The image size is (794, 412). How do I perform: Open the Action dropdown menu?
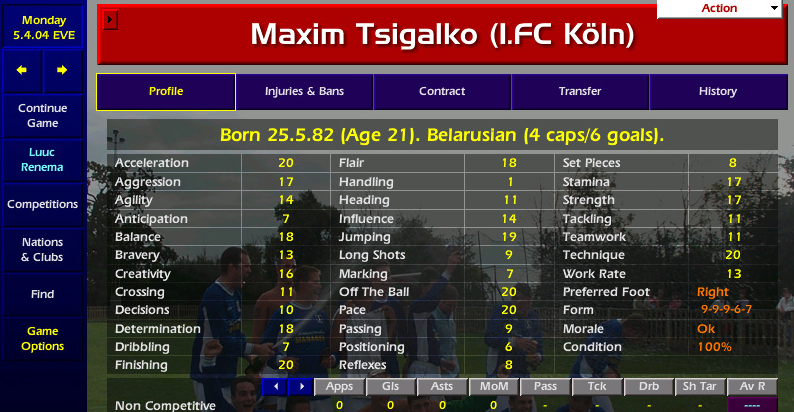pyautogui.click(x=718, y=8)
